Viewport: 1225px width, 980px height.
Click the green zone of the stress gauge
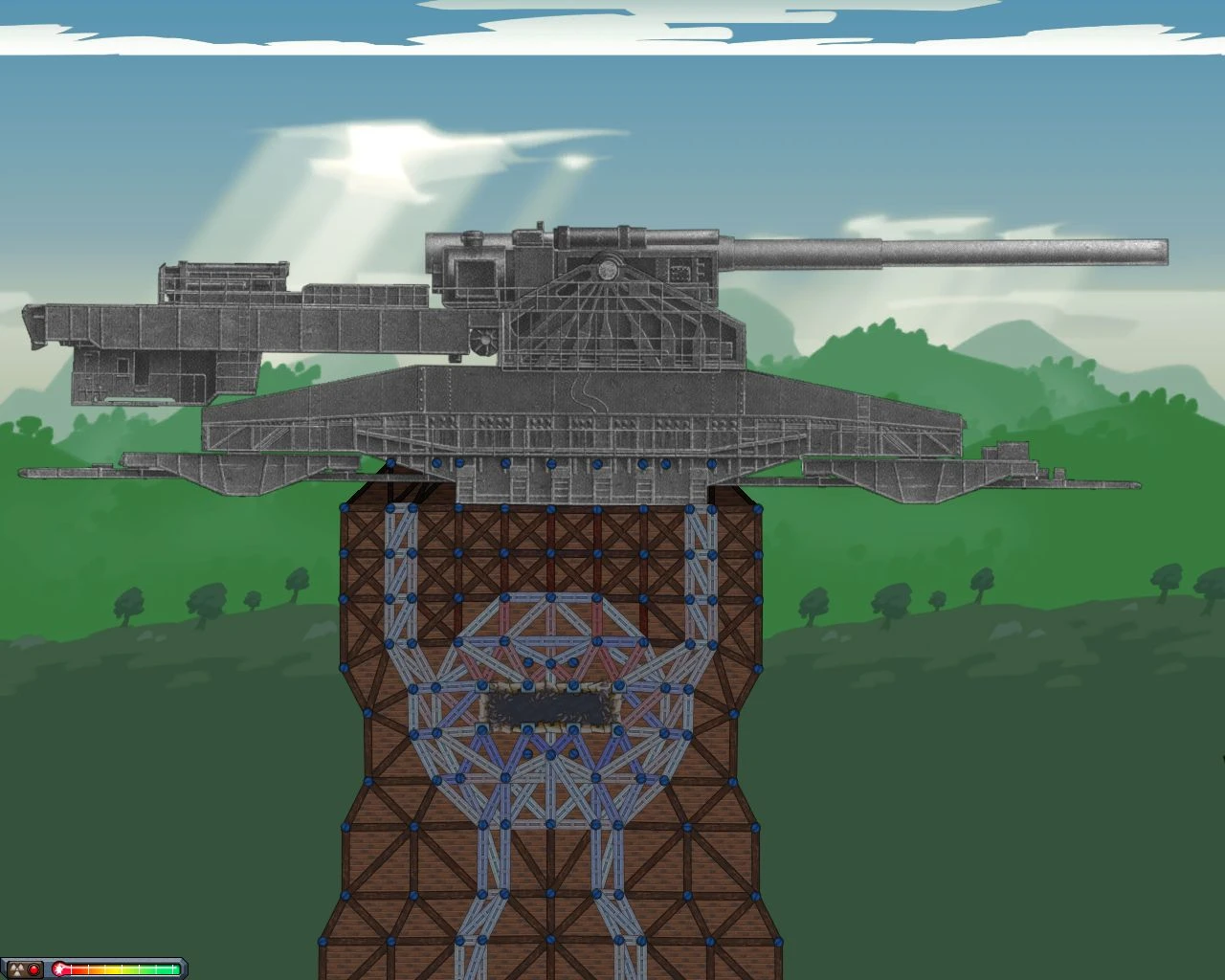tap(163, 968)
